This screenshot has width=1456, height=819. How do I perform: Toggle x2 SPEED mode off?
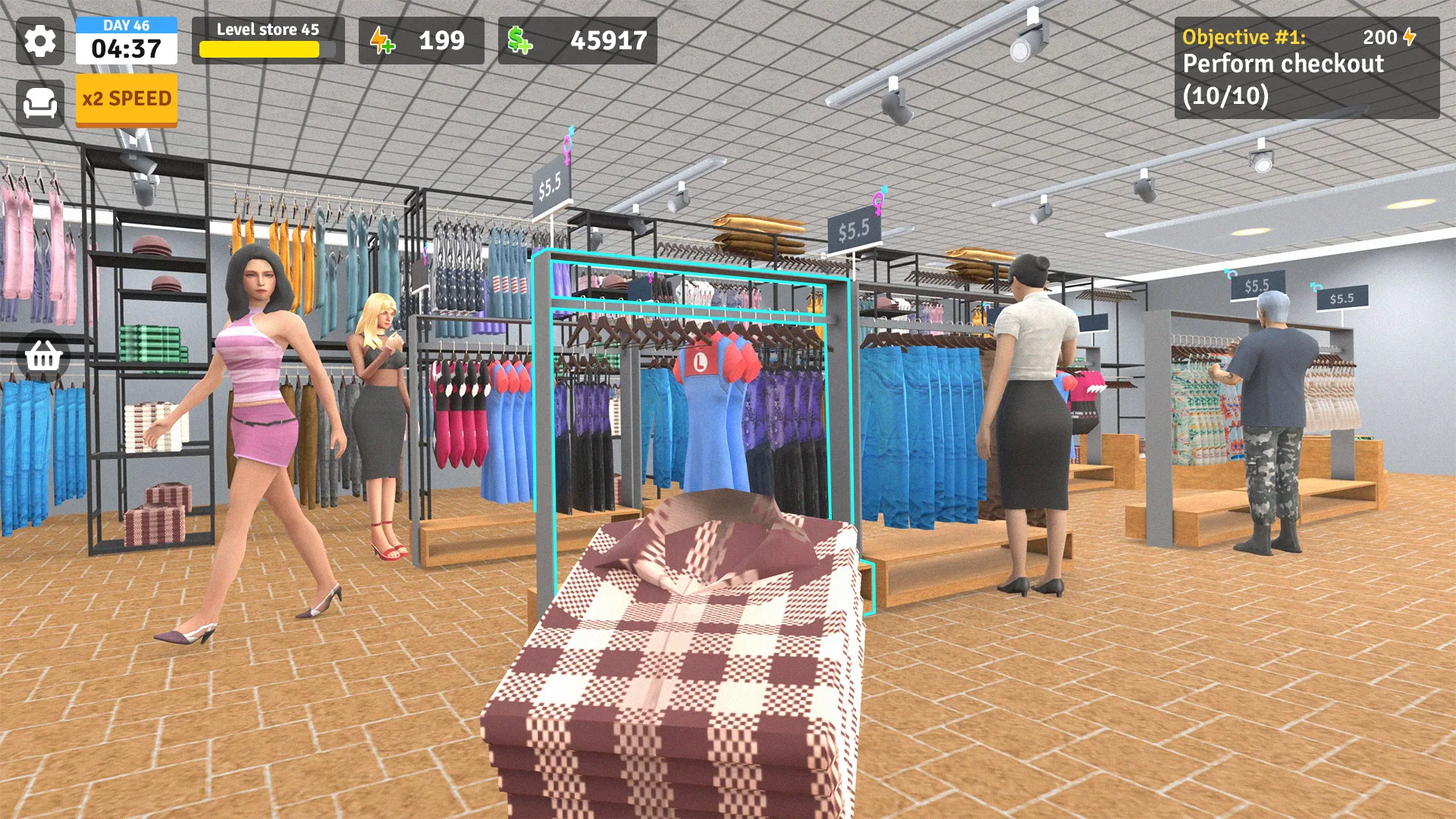point(126,99)
